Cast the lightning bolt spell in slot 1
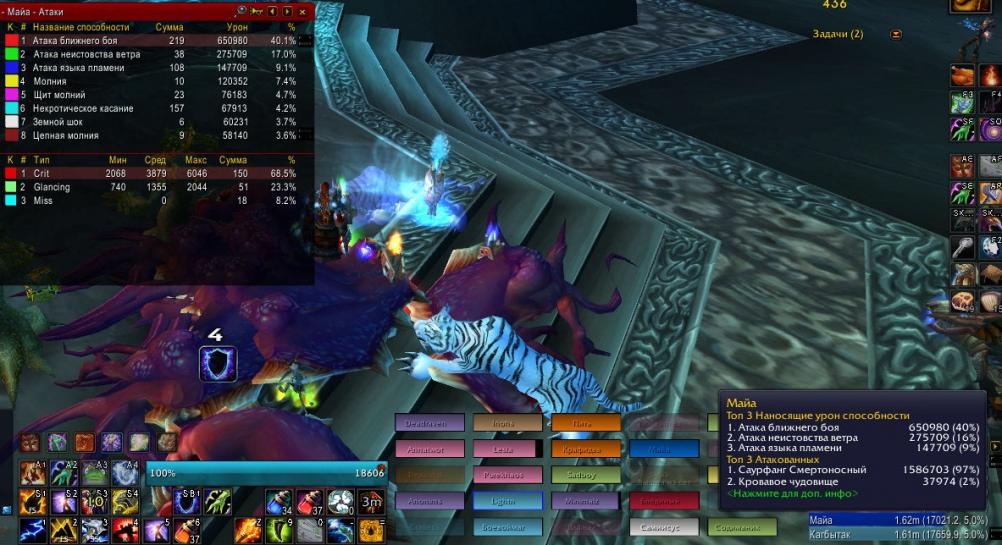 [x=32, y=529]
